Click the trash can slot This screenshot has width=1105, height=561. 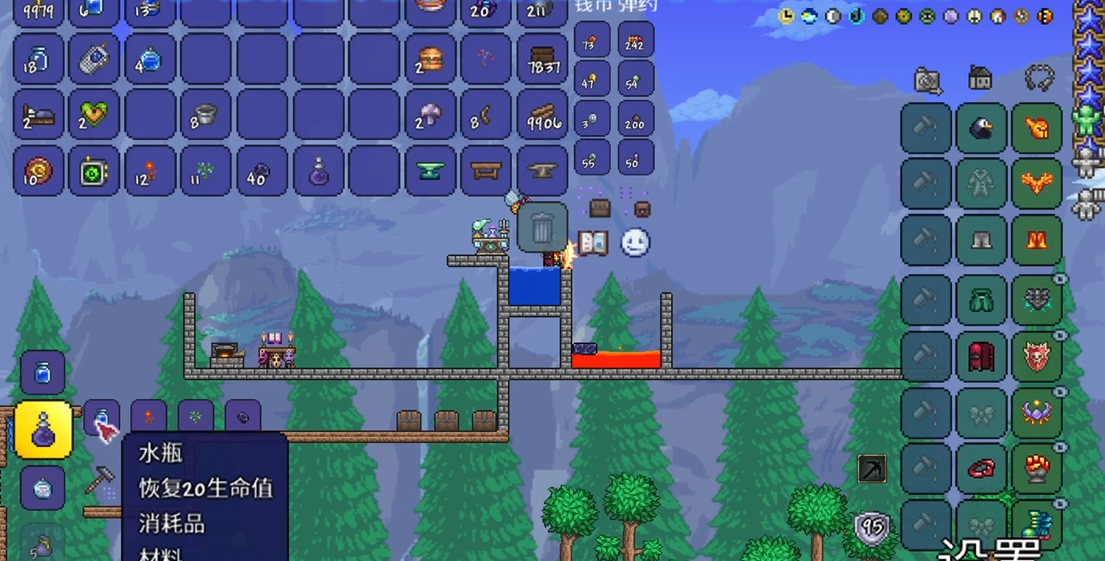(x=542, y=228)
